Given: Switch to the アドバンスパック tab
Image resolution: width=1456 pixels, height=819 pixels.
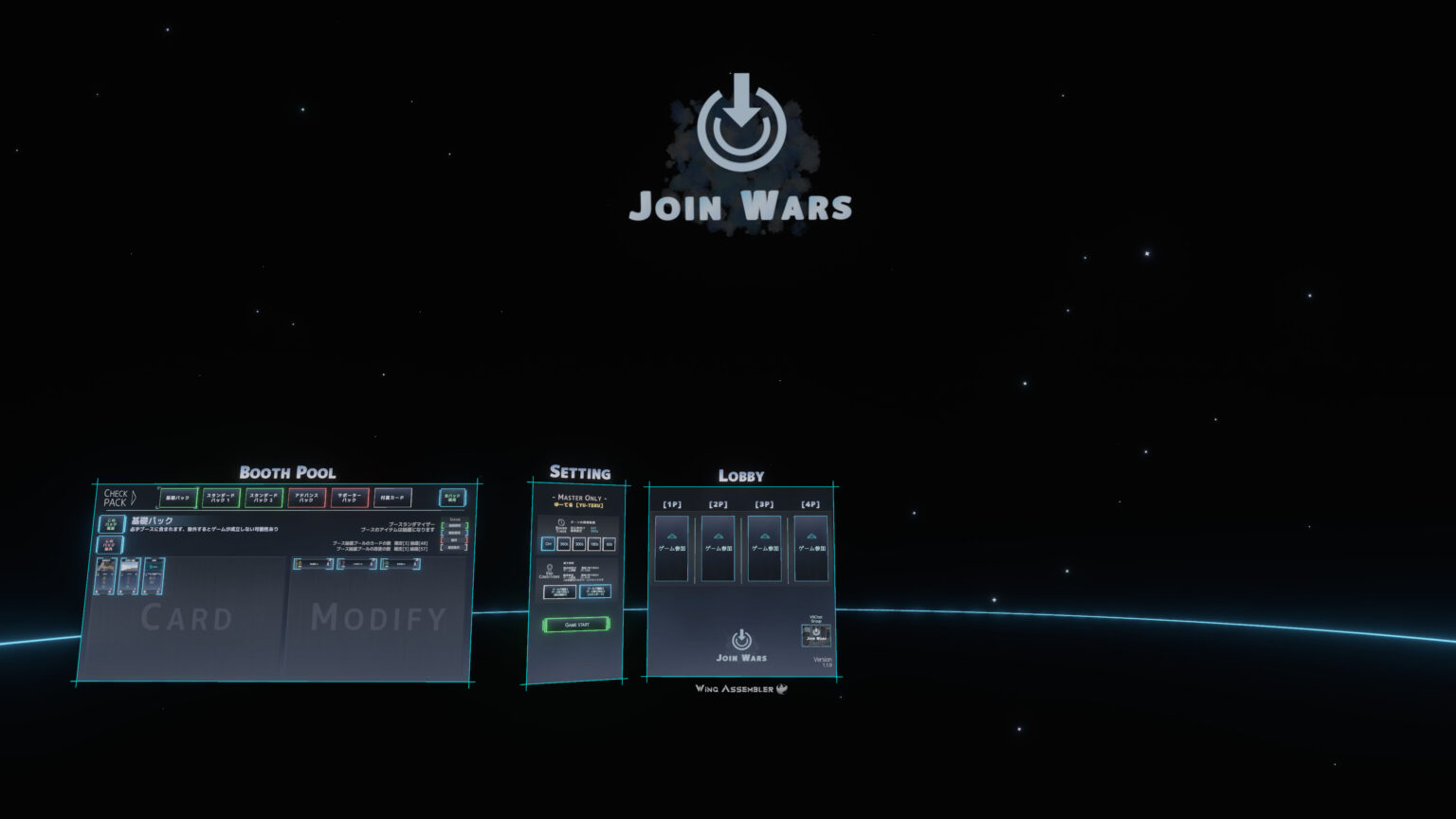Looking at the screenshot, I should [x=307, y=498].
